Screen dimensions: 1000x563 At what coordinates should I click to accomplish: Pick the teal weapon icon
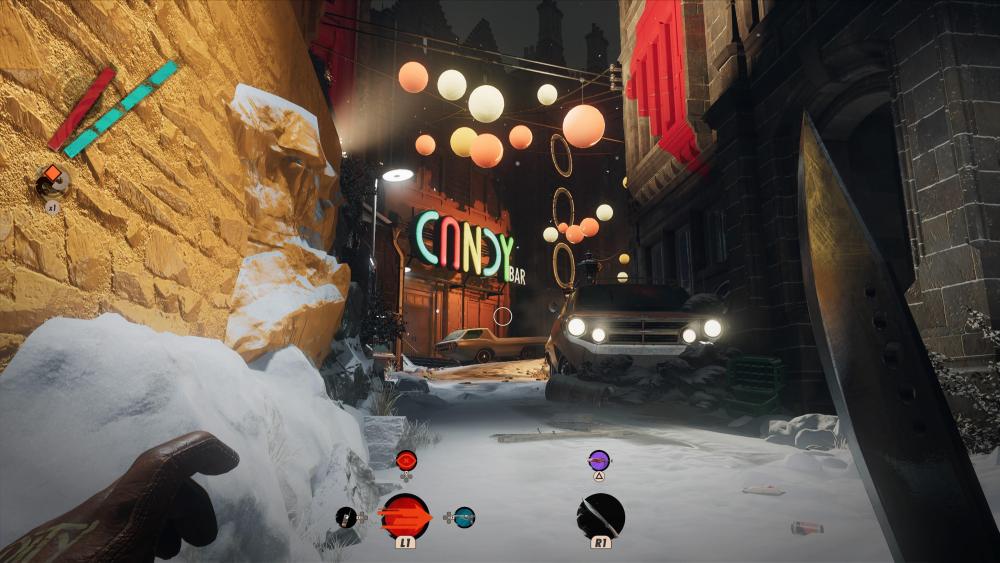click(x=464, y=517)
